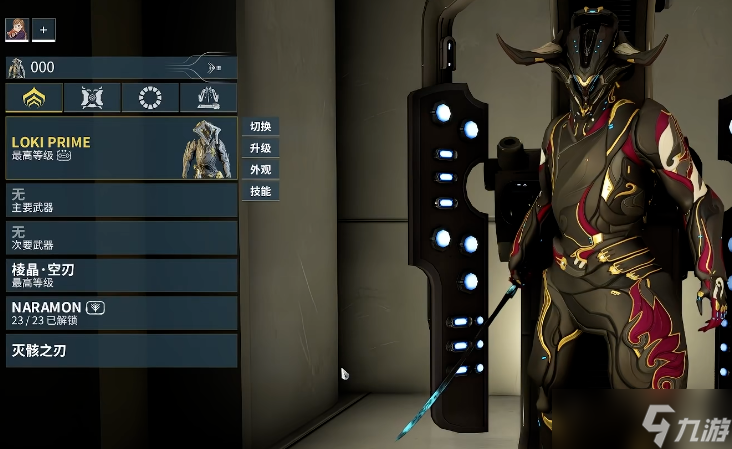The image size is (732, 449).
Task: Open the 000 loadout selector bar
Action: [x=121, y=68]
